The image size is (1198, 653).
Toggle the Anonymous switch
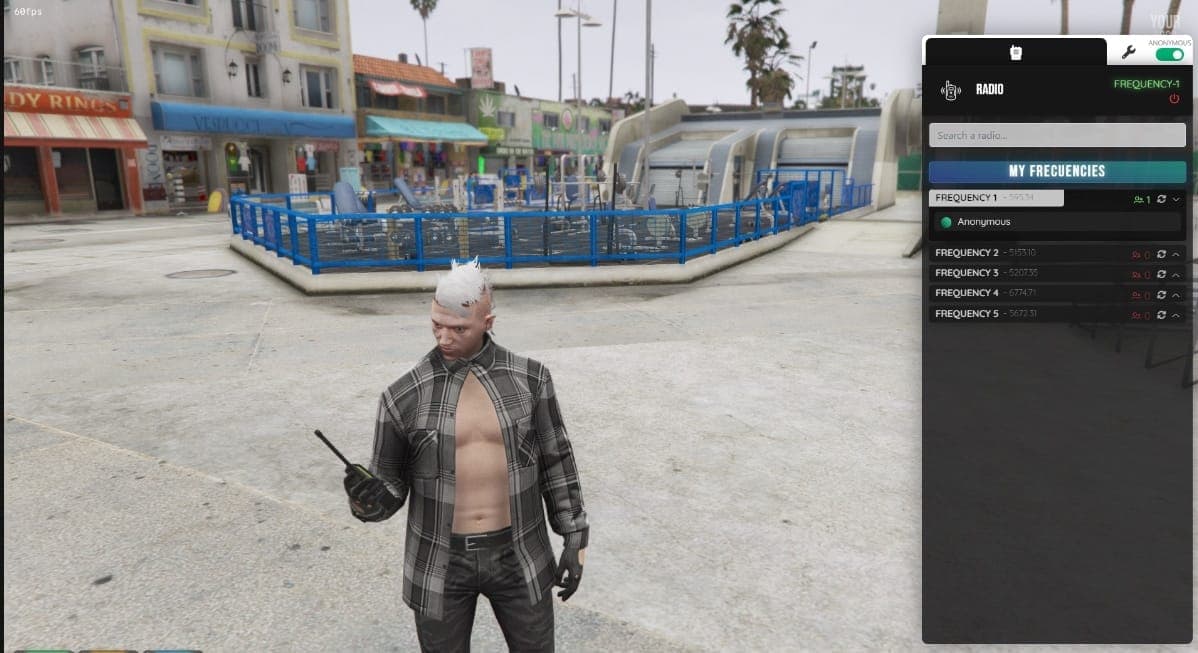point(1169,55)
